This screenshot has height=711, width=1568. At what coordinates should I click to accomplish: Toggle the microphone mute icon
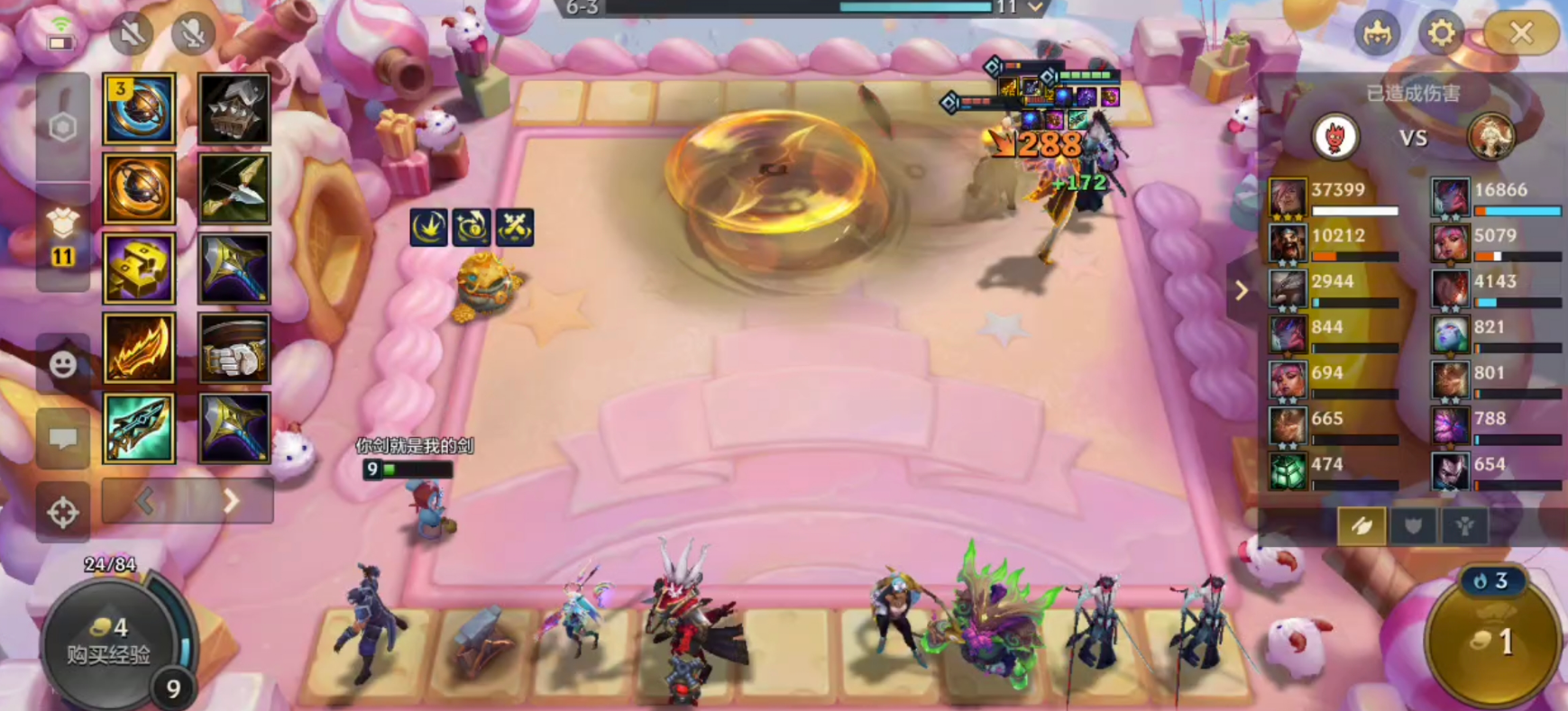[x=192, y=34]
